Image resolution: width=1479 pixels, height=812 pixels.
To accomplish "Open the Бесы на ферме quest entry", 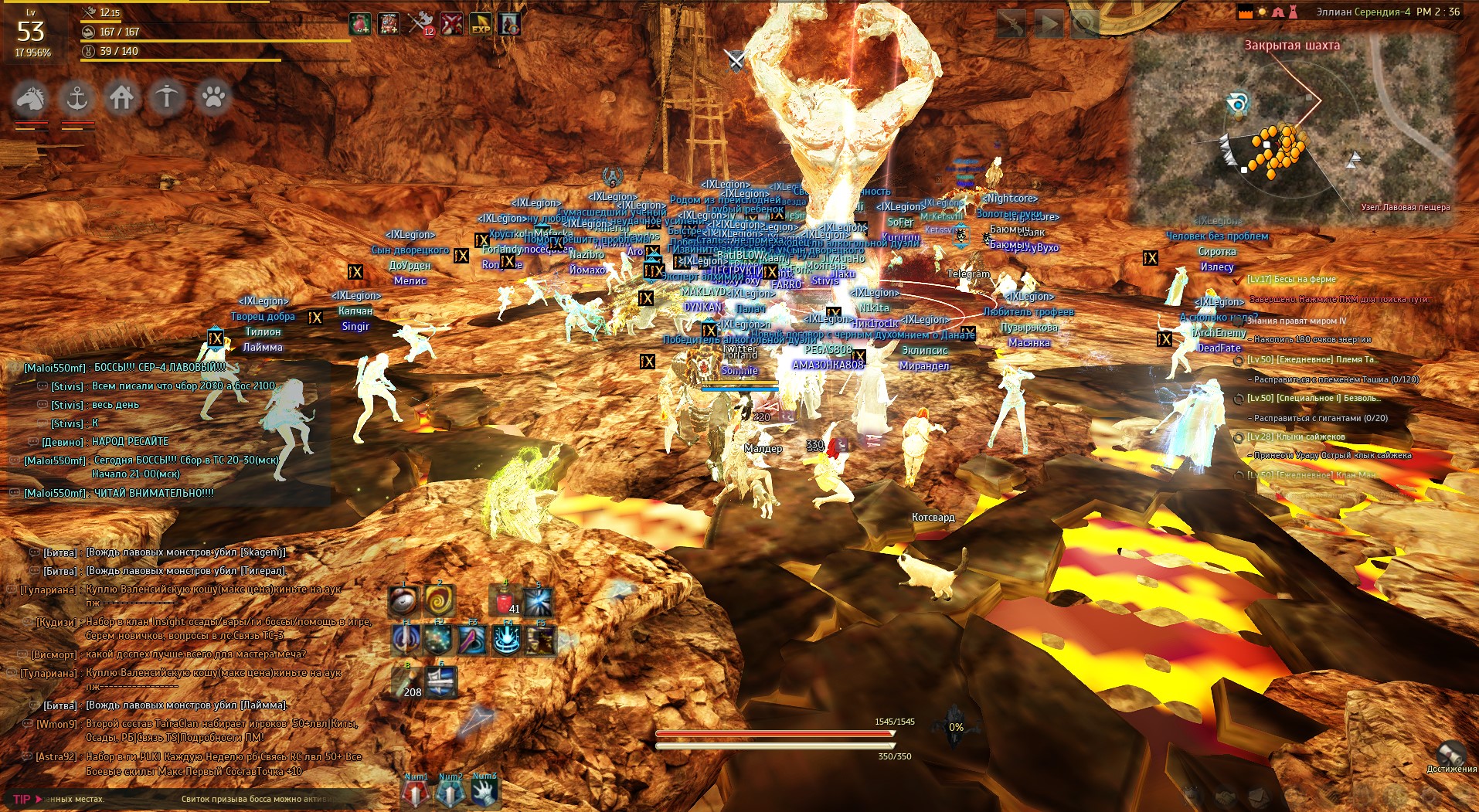I will tap(1291, 280).
